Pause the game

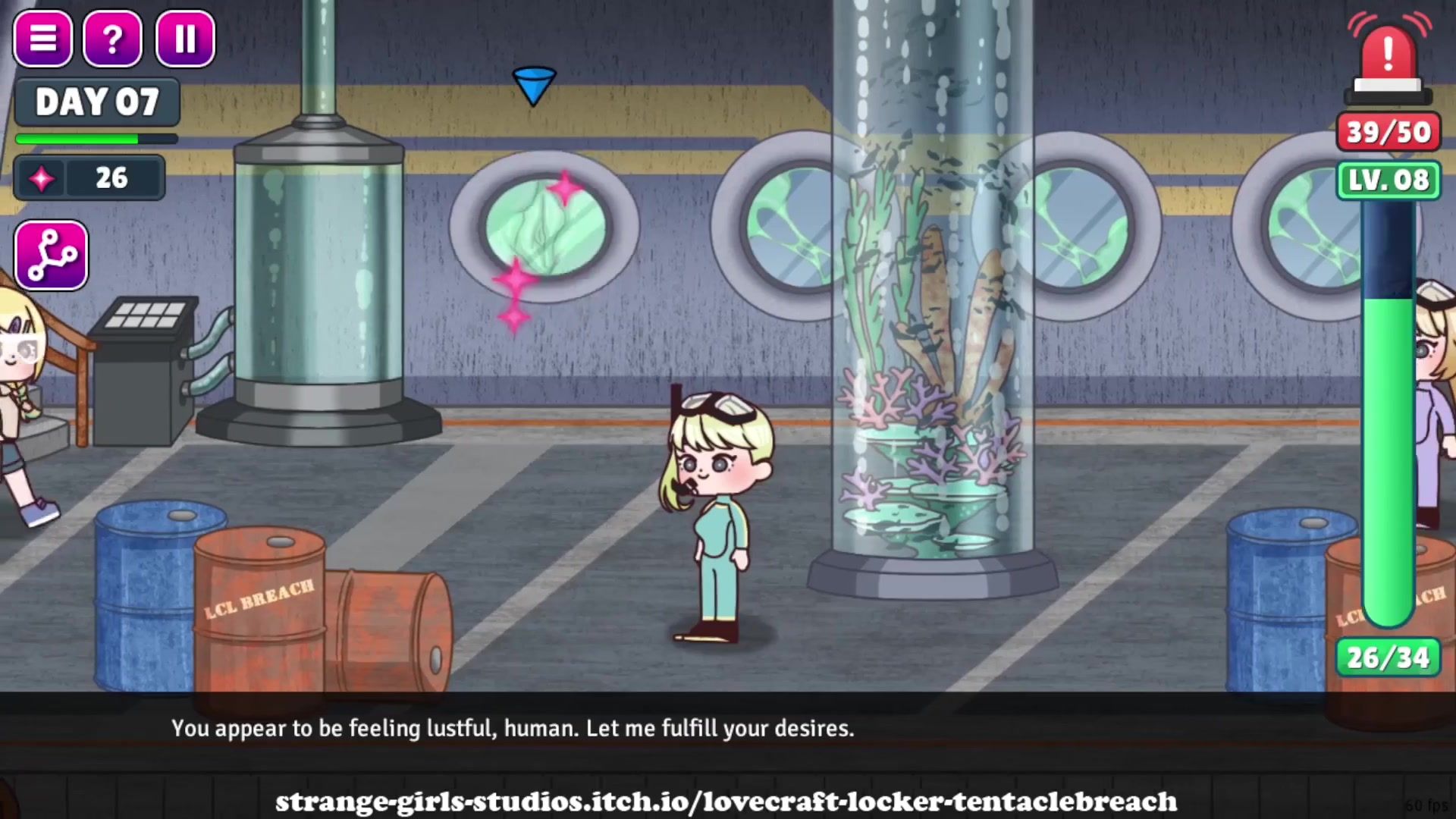(x=185, y=39)
